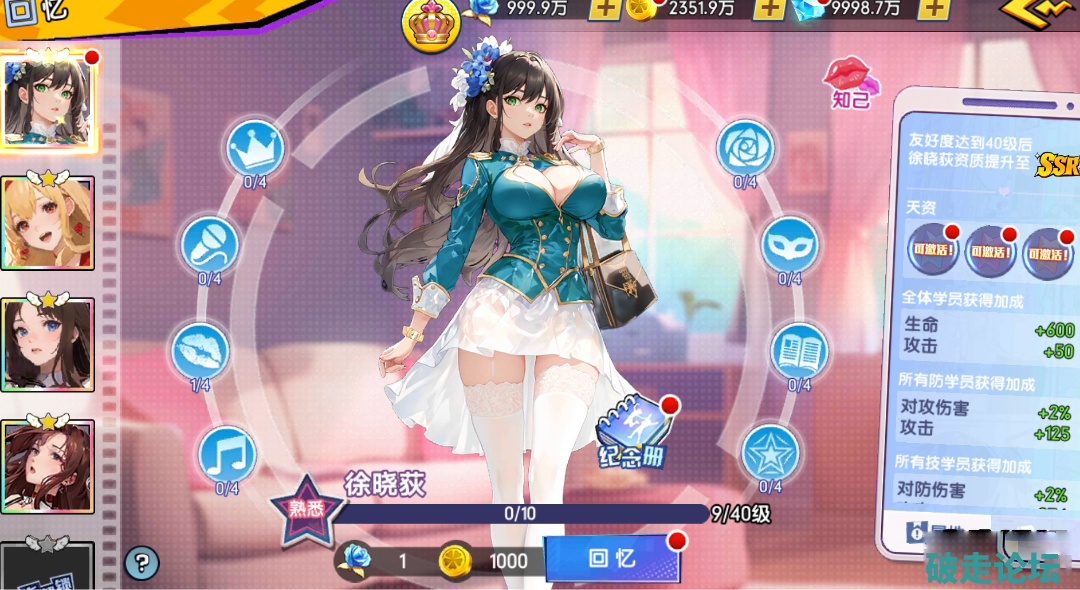Open the pink lips 知己 icon
The height and width of the screenshot is (590, 1080).
click(x=850, y=80)
